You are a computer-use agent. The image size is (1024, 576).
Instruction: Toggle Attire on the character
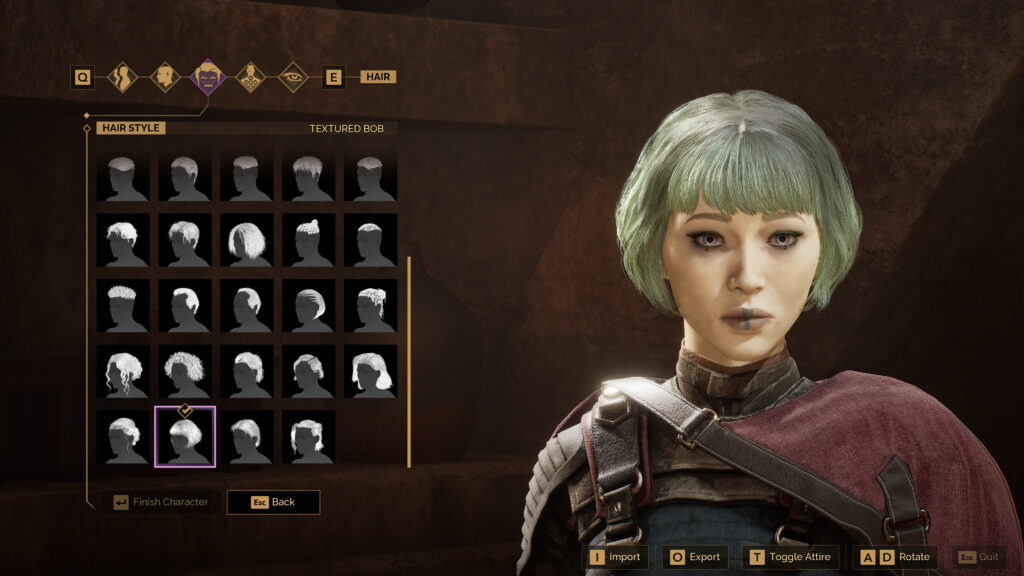[x=790, y=557]
